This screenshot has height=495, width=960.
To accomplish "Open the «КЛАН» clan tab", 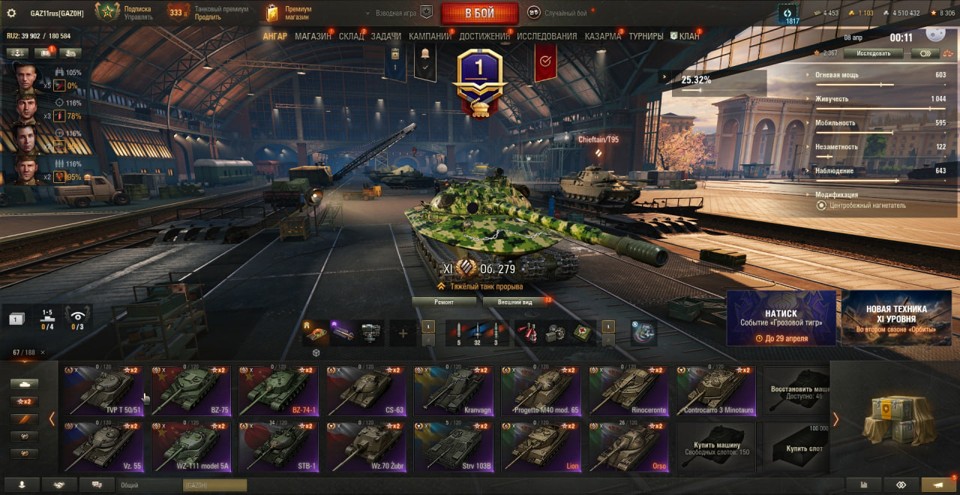I will pyautogui.click(x=688, y=36).
